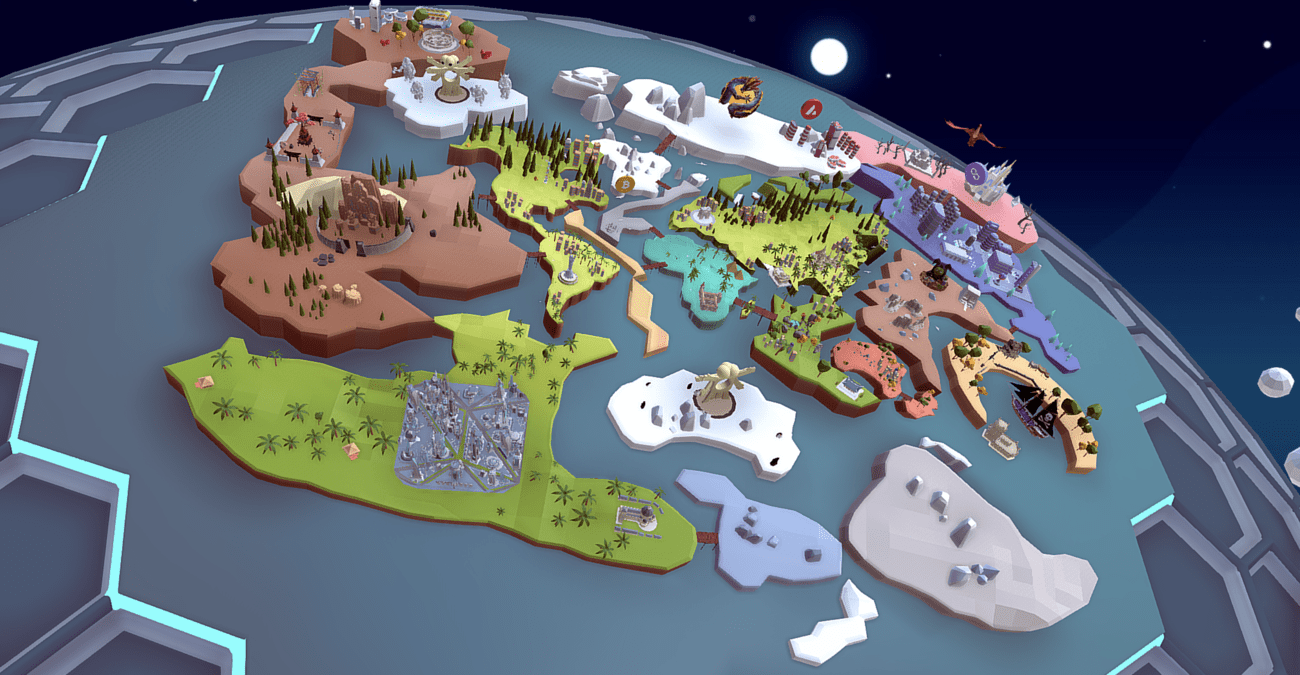This screenshot has height=675, width=1300.
Task: Open the purple Polygon coin marker
Action: click(x=976, y=174)
